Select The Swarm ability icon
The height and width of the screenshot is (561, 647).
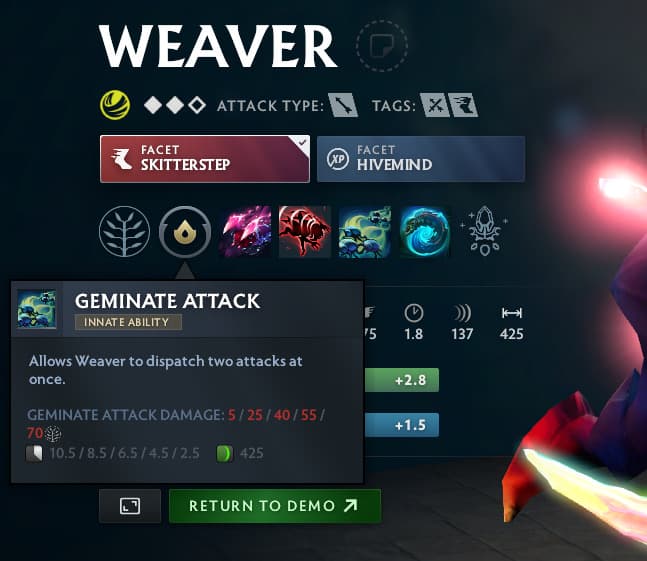pyautogui.click(x=244, y=232)
